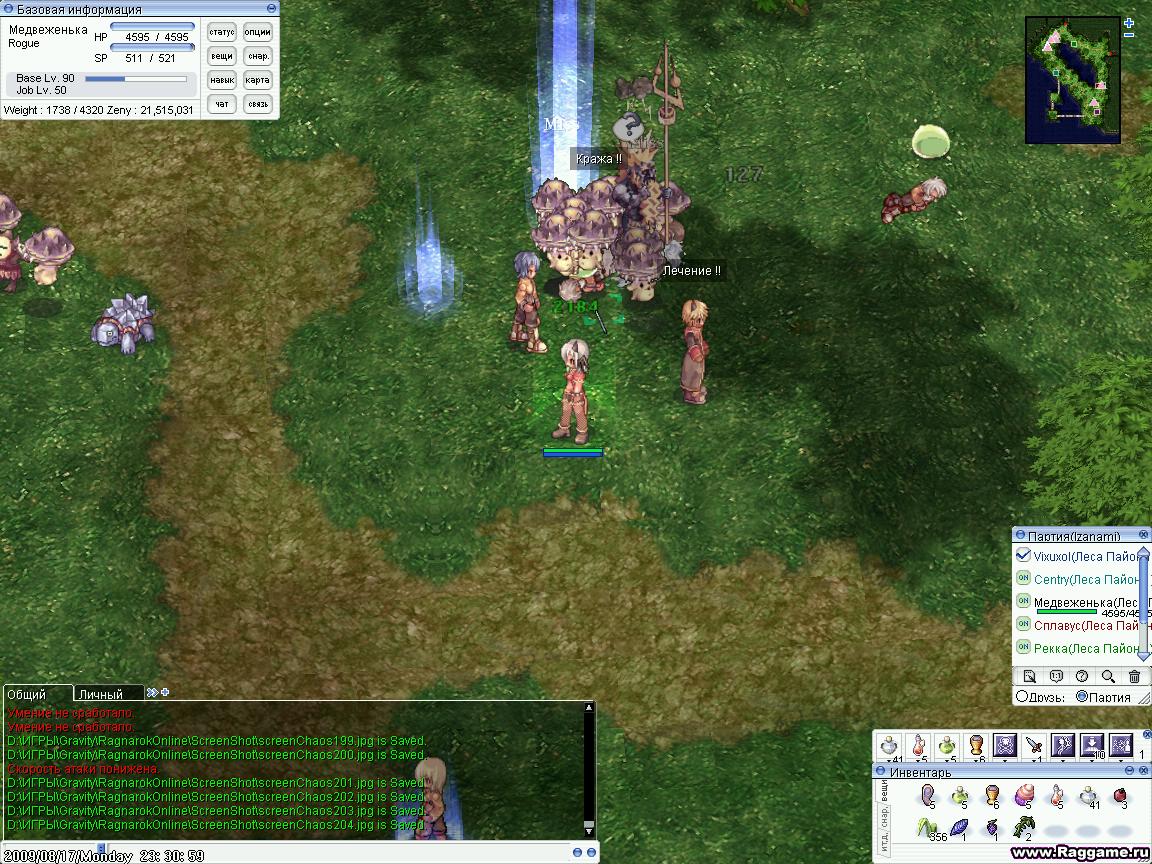Use the sword icon hotbar slot
Screen dimensions: 1152x864
pos(1034,746)
